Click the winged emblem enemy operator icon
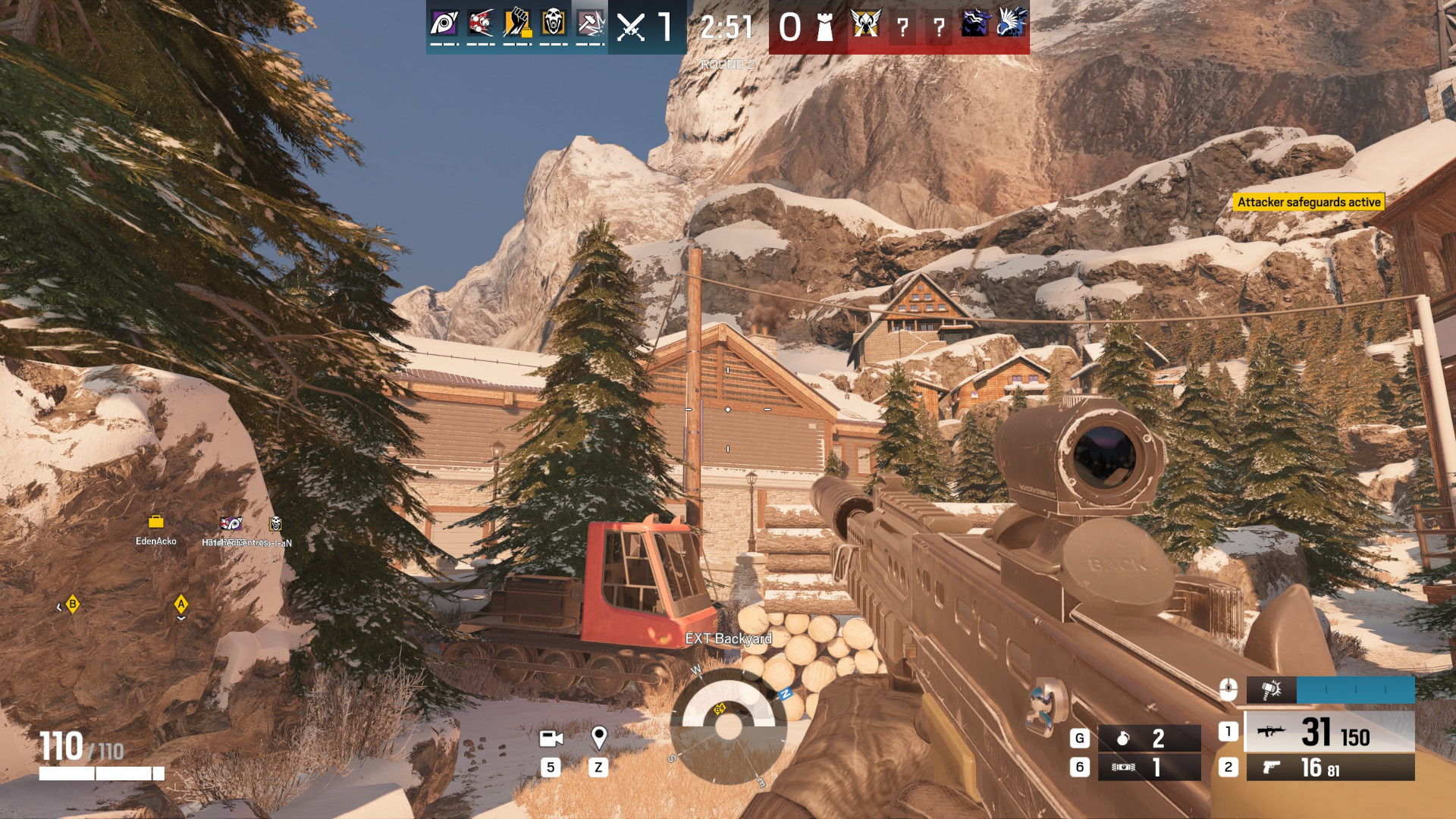The image size is (1456, 819). click(864, 24)
